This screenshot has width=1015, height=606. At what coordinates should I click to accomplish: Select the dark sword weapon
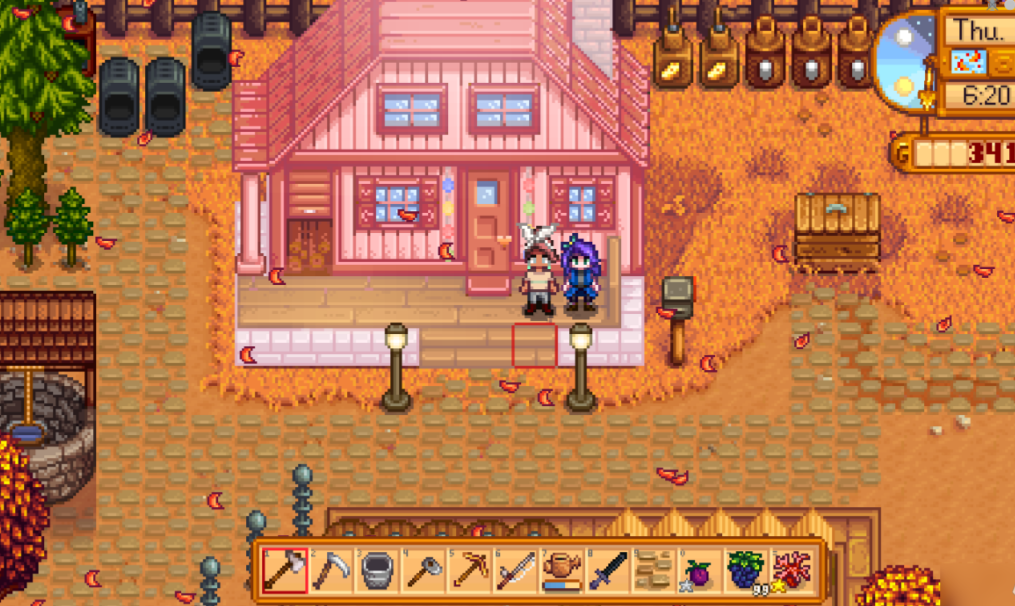[608, 570]
